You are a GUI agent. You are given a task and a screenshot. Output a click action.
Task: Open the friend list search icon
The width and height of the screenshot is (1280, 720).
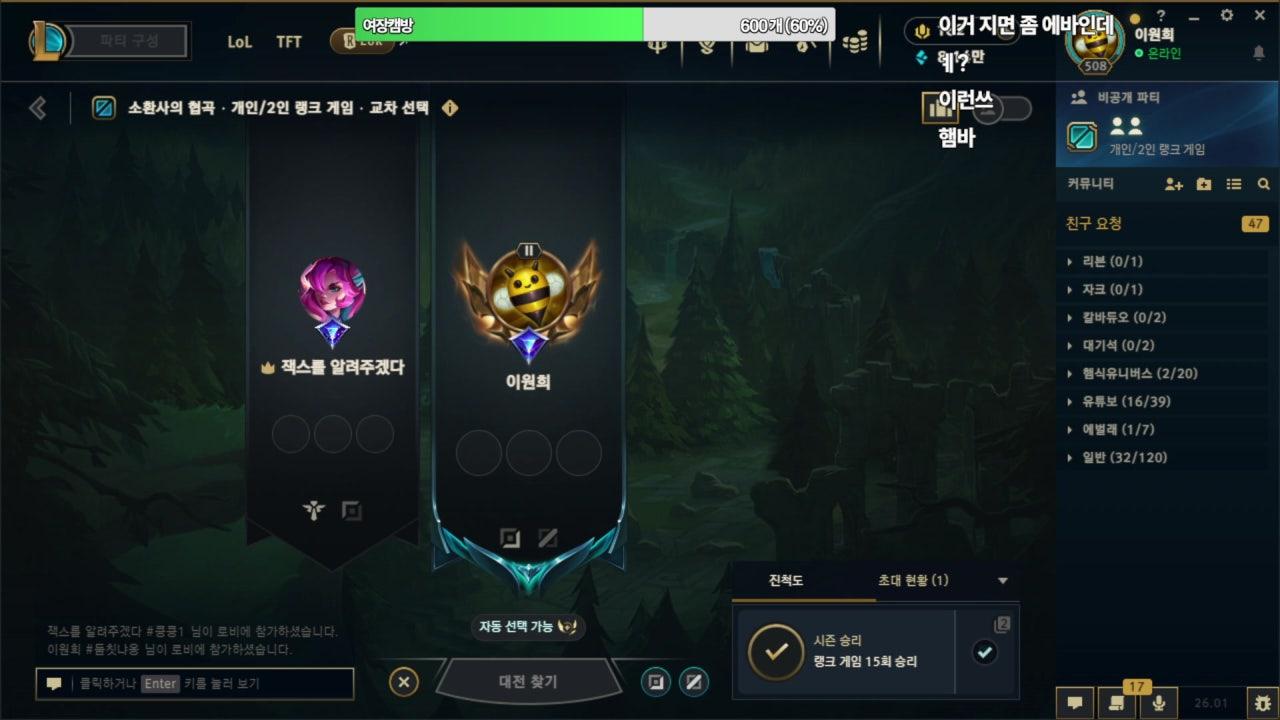point(1264,184)
